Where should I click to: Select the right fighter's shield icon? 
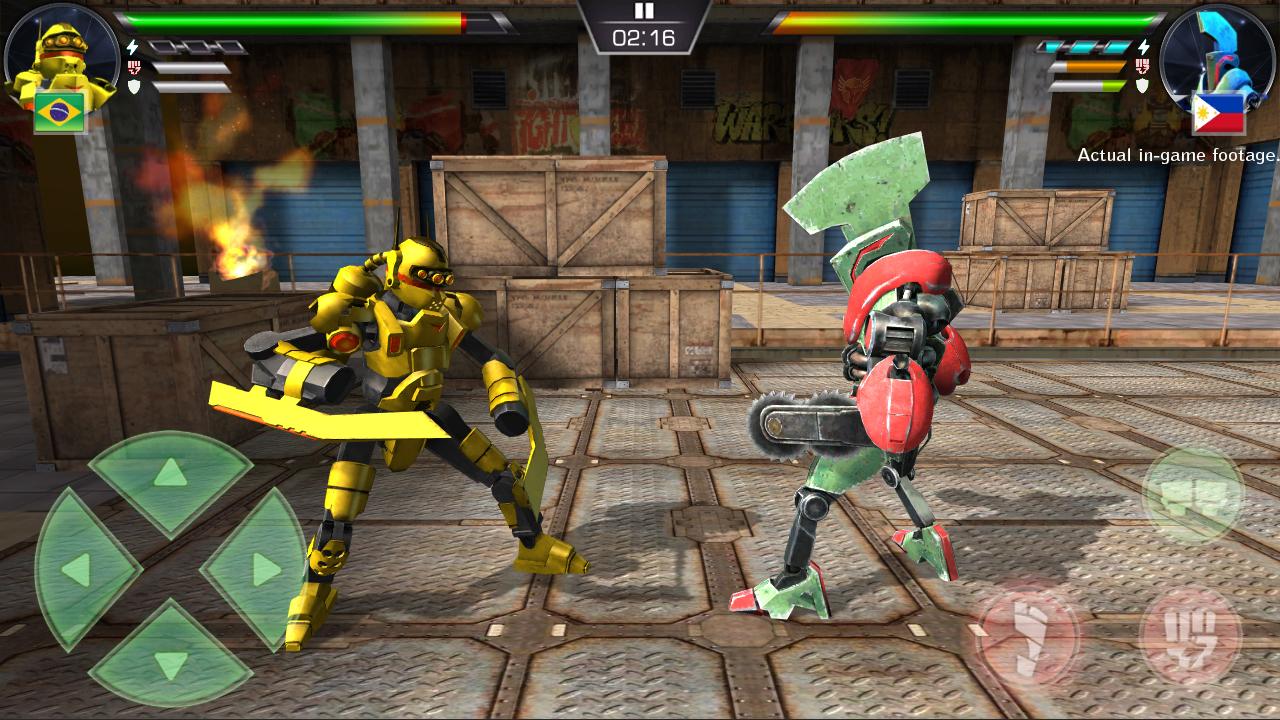(x=1144, y=84)
